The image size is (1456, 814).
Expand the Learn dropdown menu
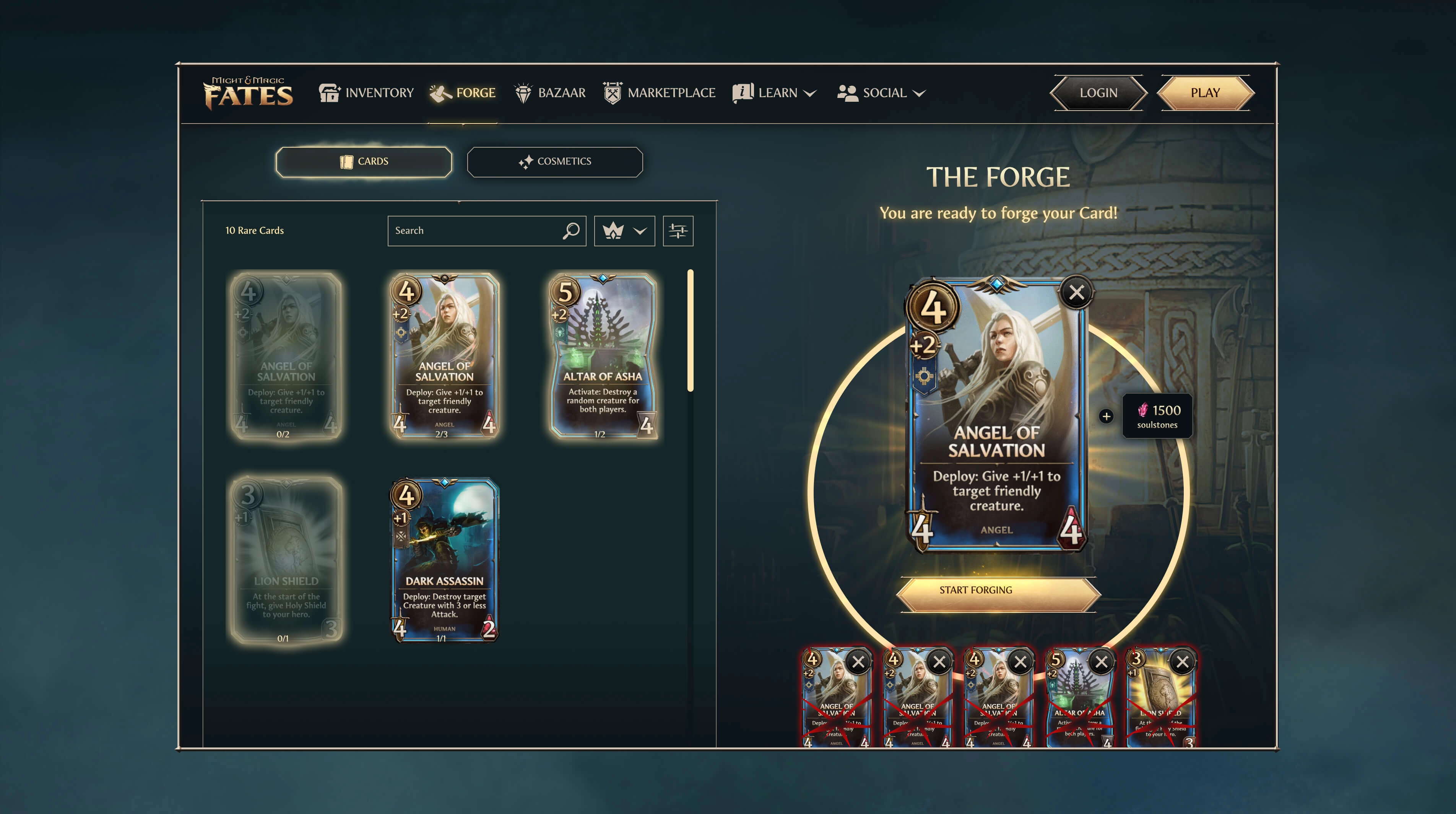coord(774,93)
